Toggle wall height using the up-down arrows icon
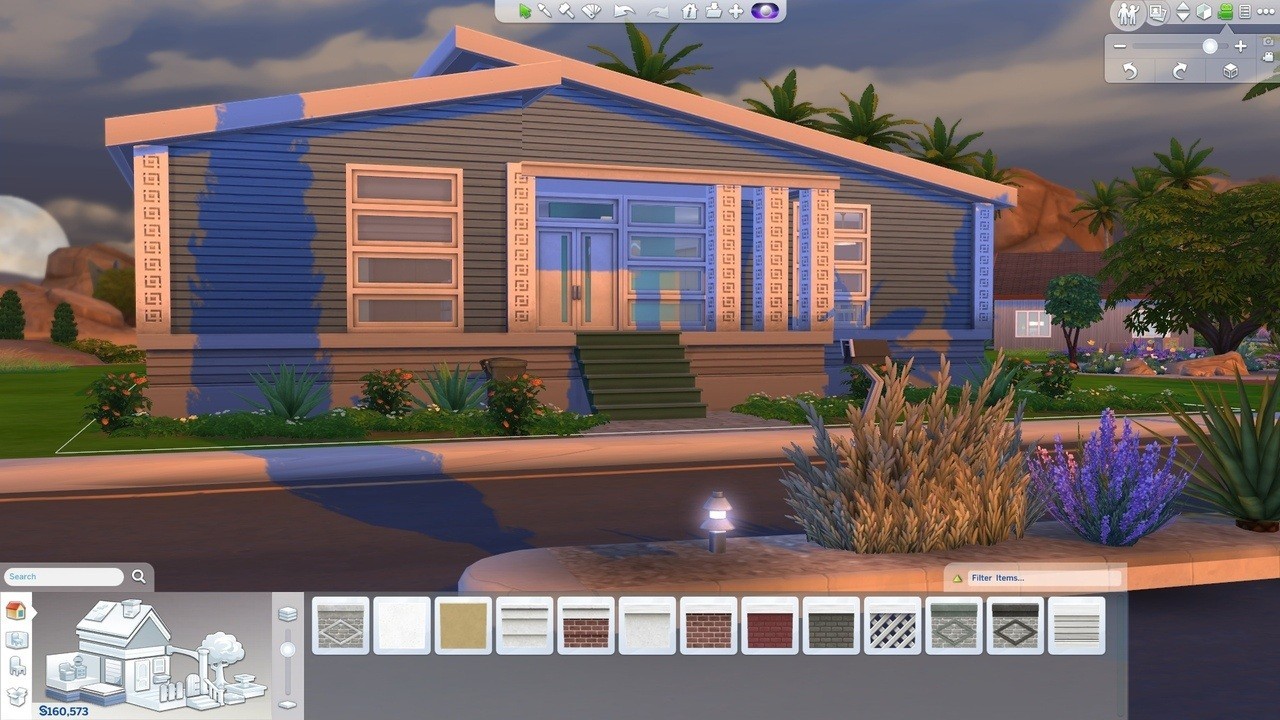Image resolution: width=1280 pixels, height=720 pixels. coord(1182,13)
